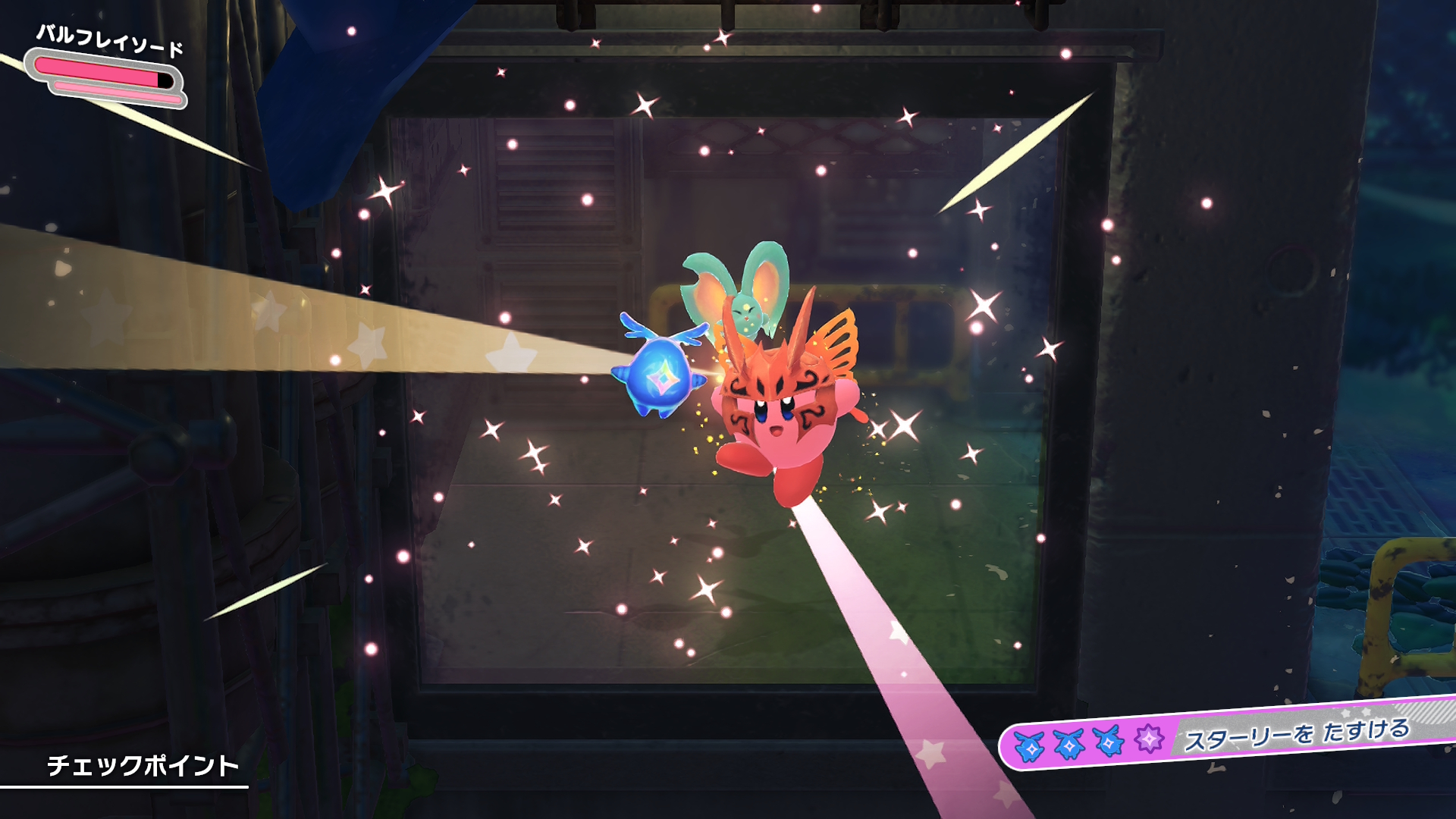
Task: Select the purple uncollected Starry icon
Action: pos(1149,738)
